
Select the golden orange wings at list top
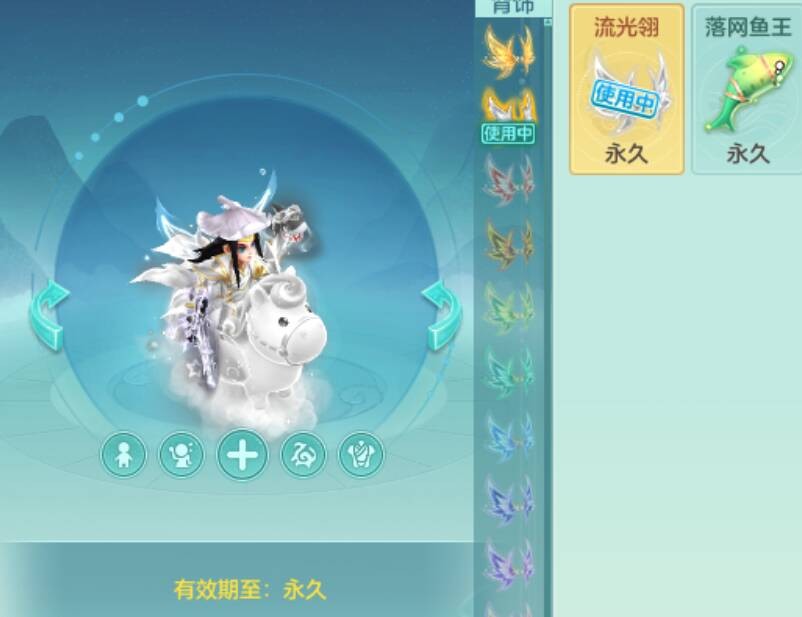point(508,50)
